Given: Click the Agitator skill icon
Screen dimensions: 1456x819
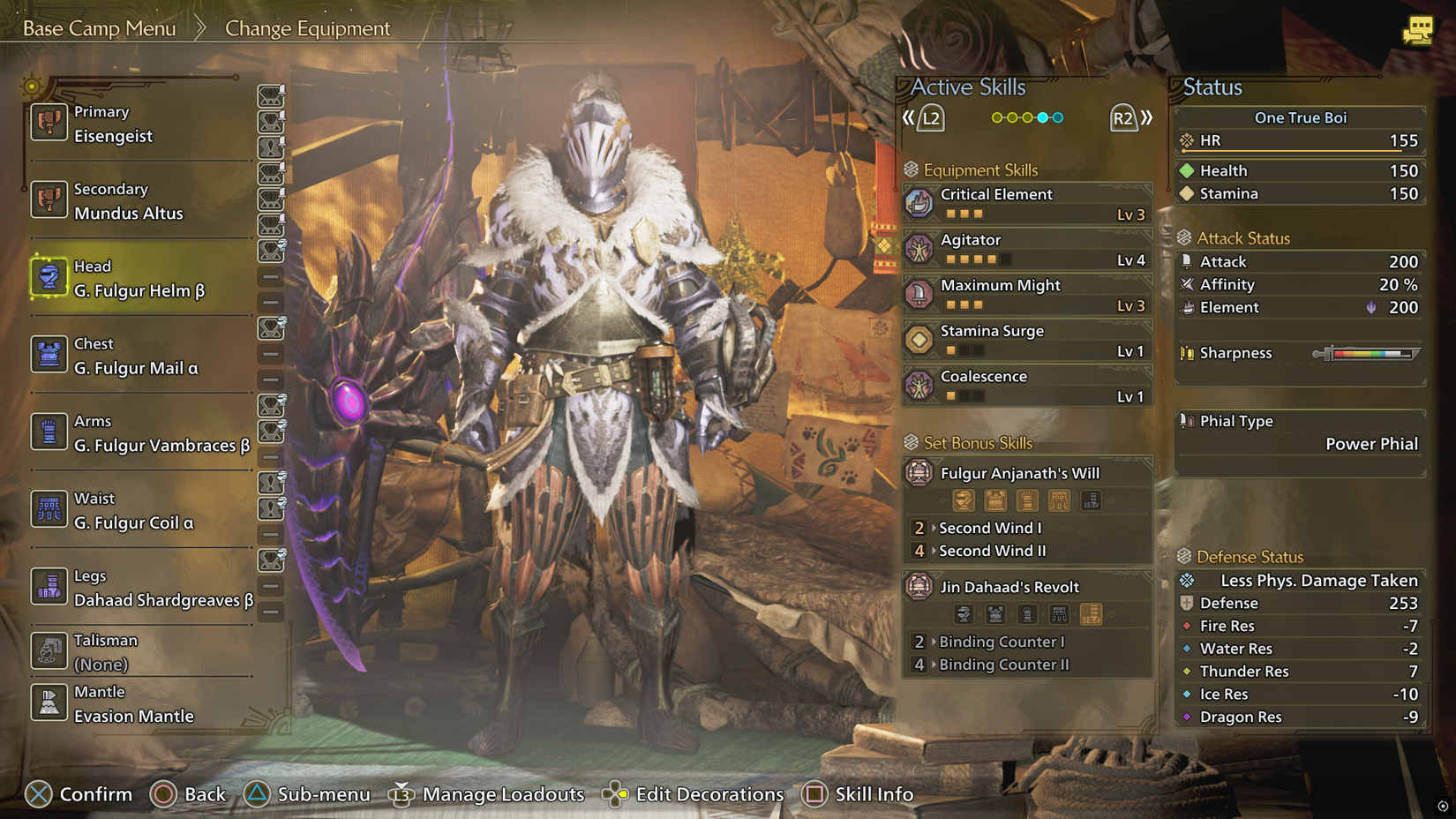Looking at the screenshot, I should point(919,248).
